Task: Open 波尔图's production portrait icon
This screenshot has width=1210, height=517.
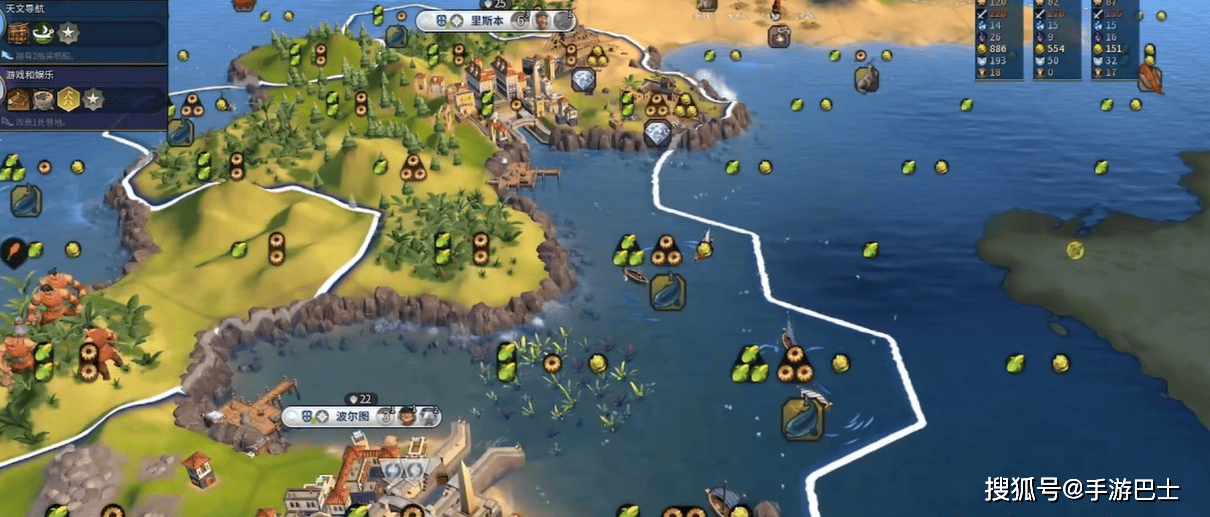Action: (407, 416)
